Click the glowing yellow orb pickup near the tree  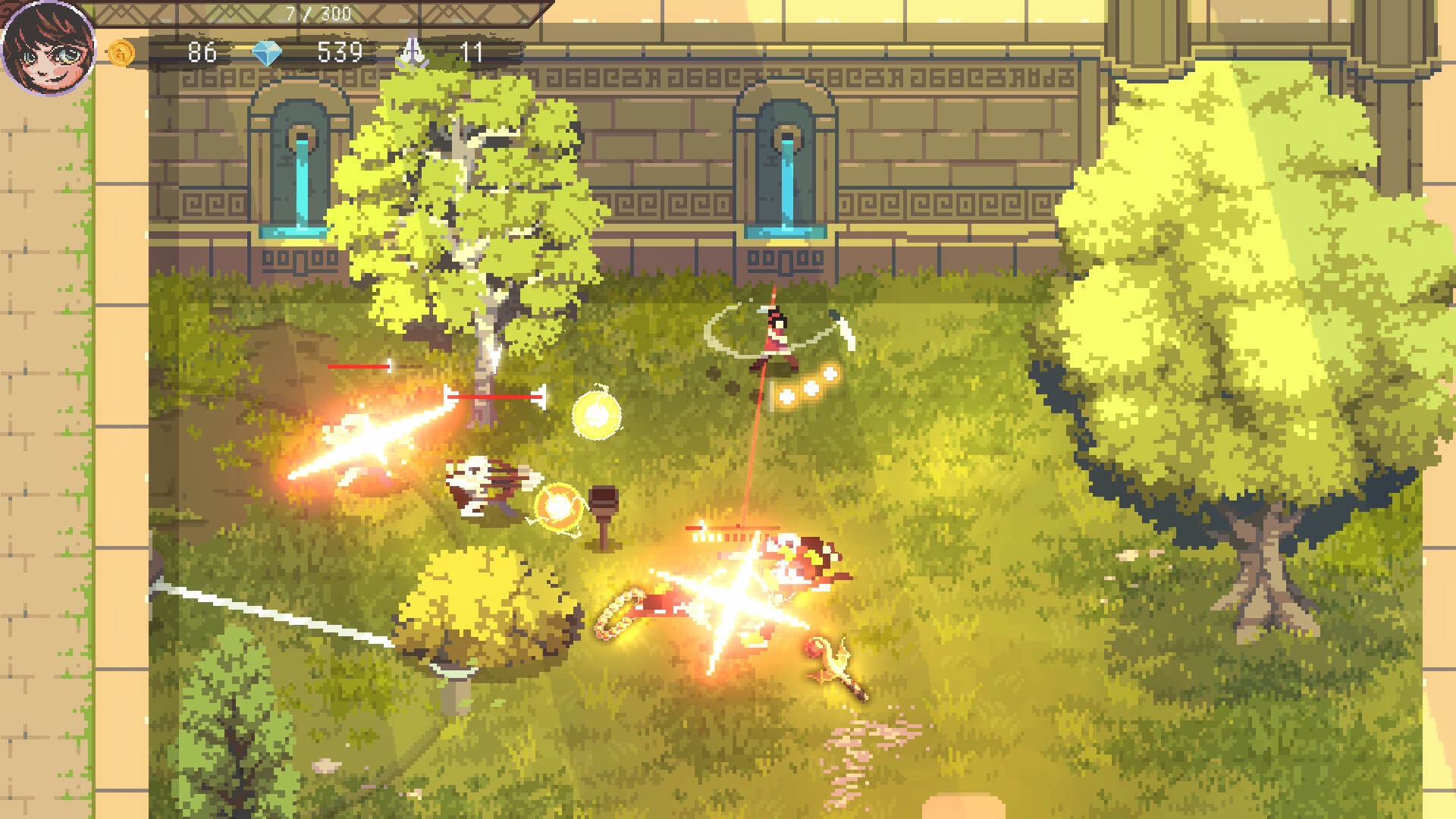596,416
